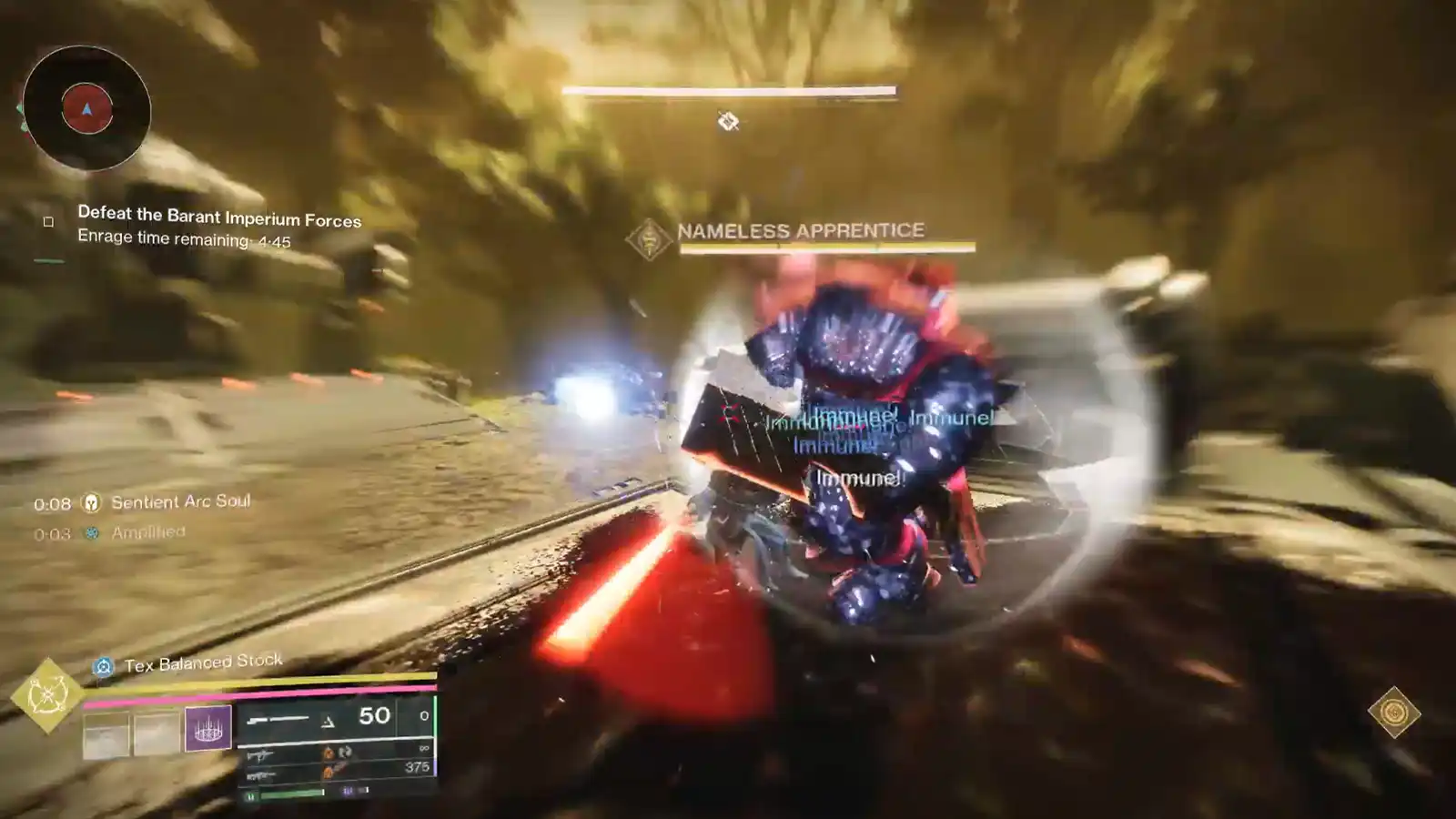This screenshot has width=1456, height=819.
Task: Click the sniper rifle weapon silhouette icon
Action: [x=278, y=718]
